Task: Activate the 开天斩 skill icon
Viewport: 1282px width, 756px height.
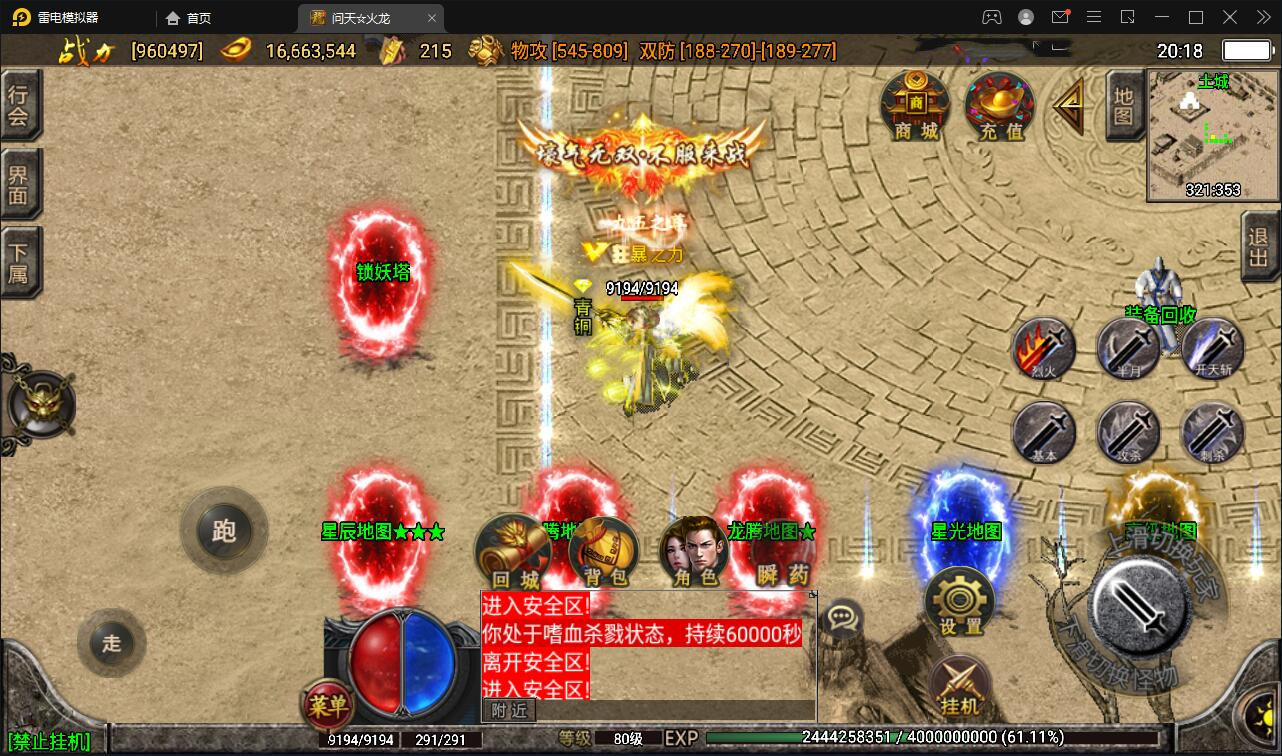Action: (x=1211, y=350)
